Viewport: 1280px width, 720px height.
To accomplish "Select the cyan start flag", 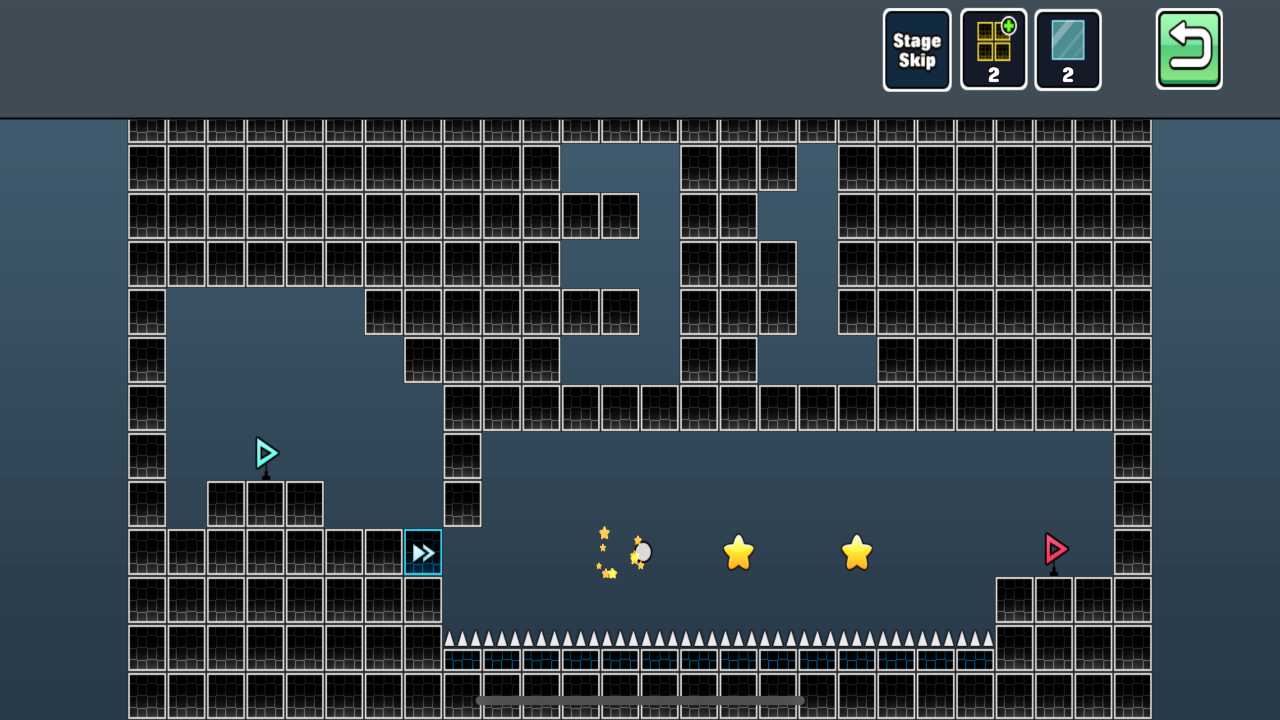I will [x=265, y=453].
